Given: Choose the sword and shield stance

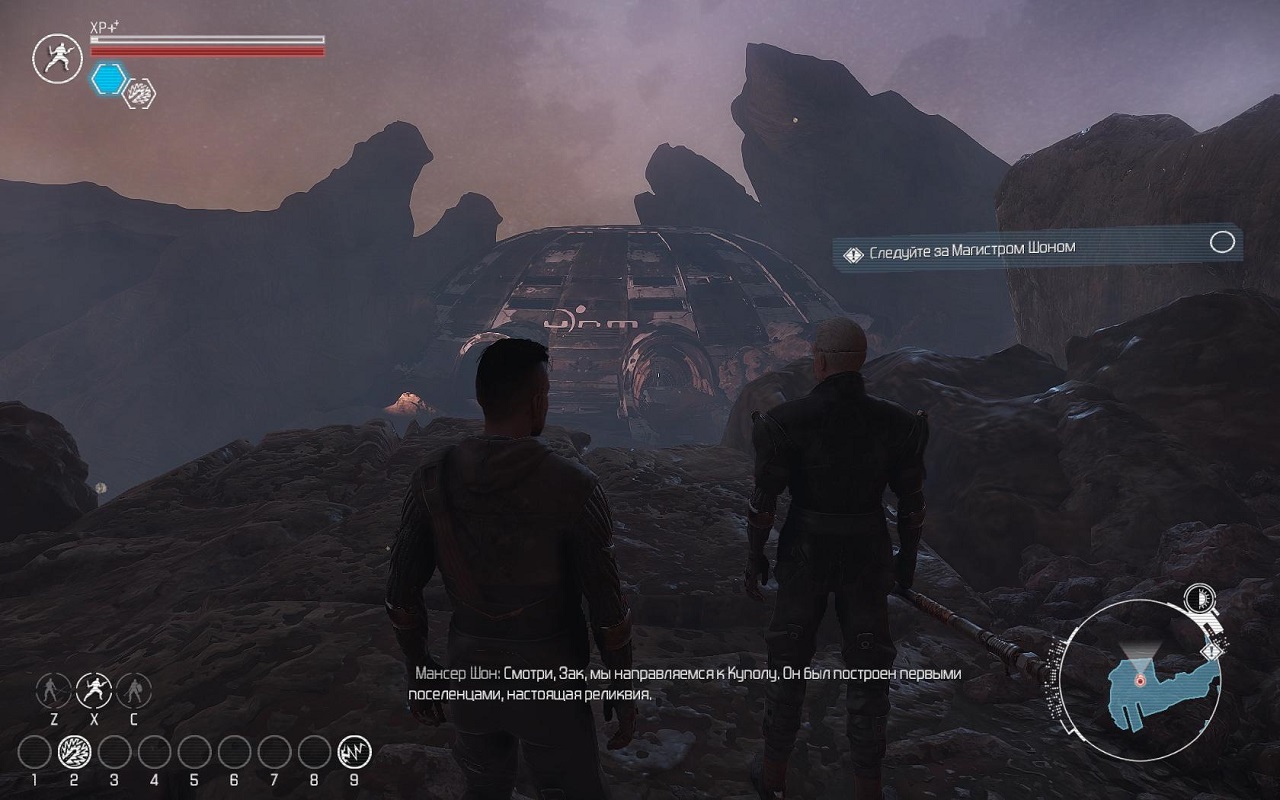Looking at the screenshot, I should point(134,690).
